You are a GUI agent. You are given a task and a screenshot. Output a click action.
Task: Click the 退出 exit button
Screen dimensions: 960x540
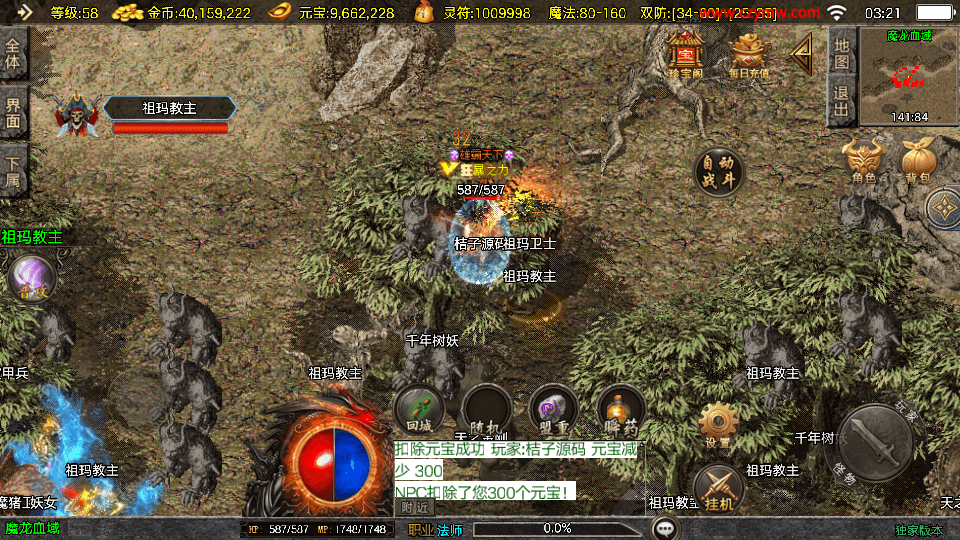[x=842, y=100]
